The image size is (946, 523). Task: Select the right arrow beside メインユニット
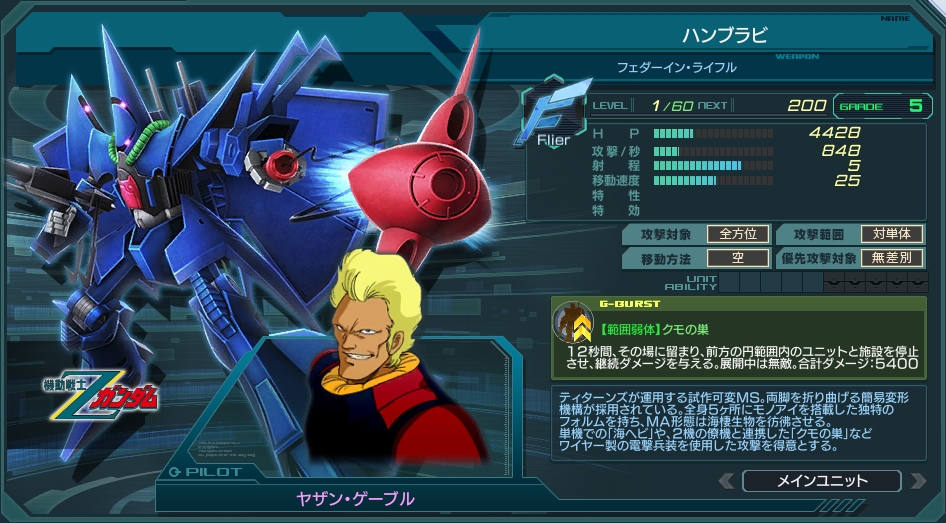[917, 481]
